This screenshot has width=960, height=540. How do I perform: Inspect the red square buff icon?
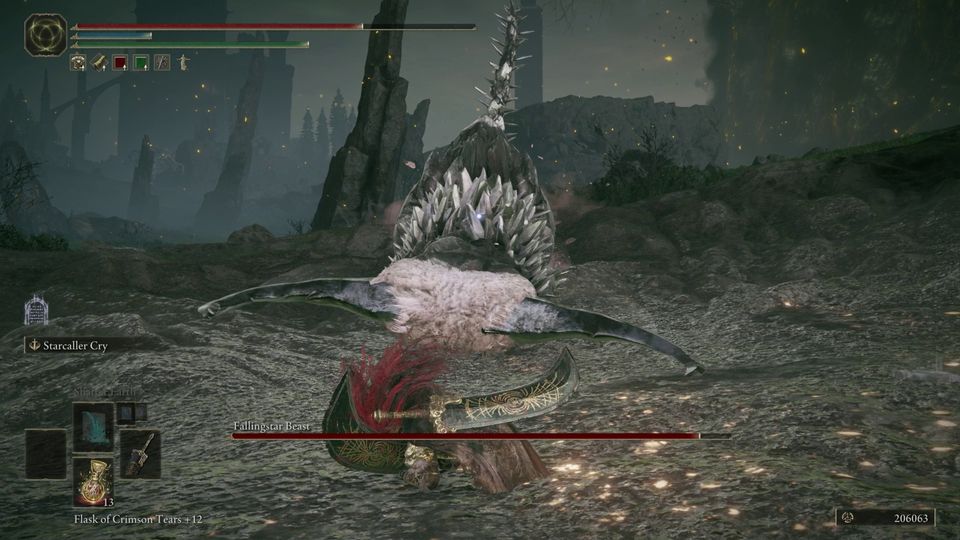120,63
